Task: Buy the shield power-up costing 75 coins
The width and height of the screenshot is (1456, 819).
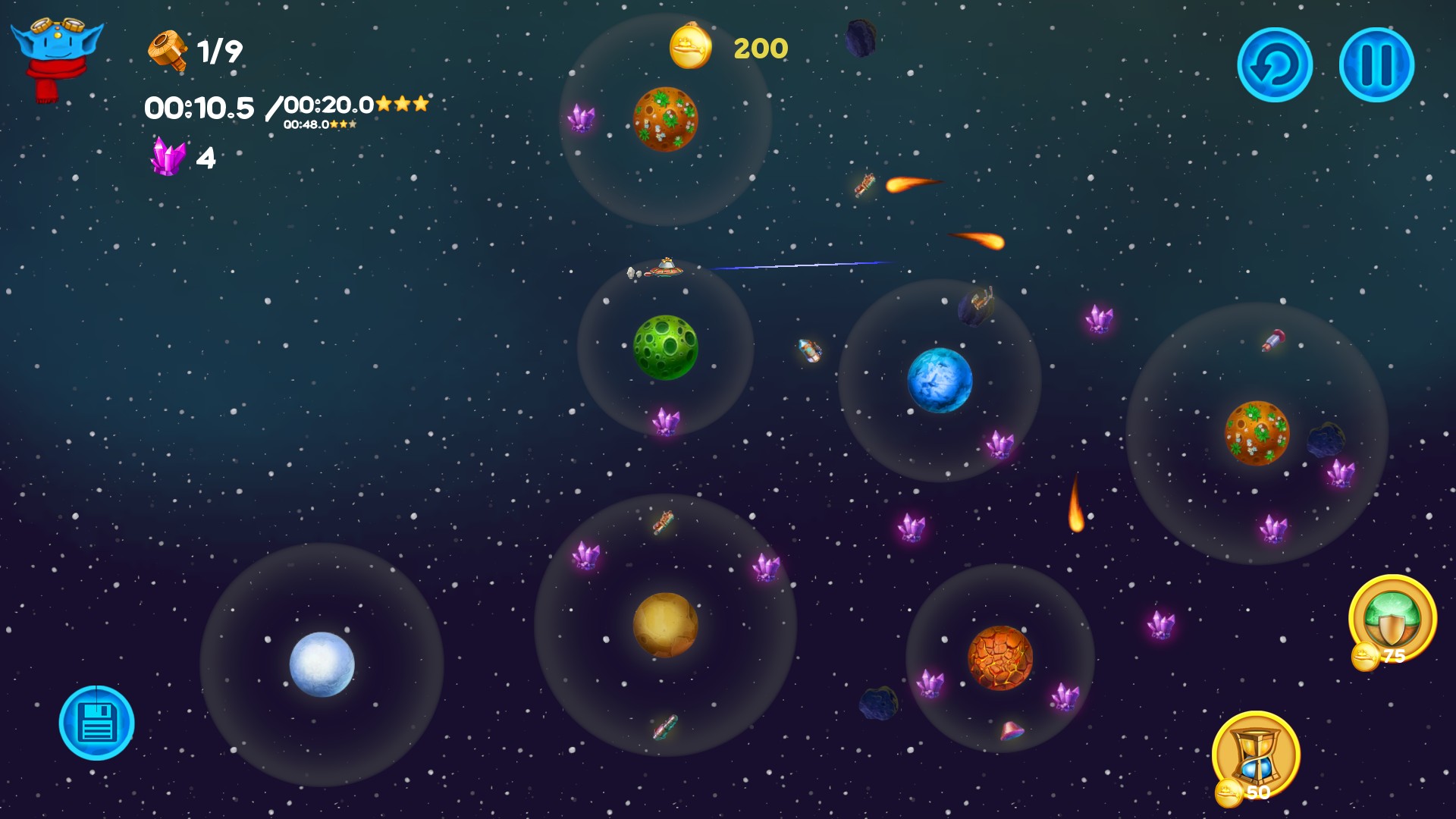Action: [1392, 618]
